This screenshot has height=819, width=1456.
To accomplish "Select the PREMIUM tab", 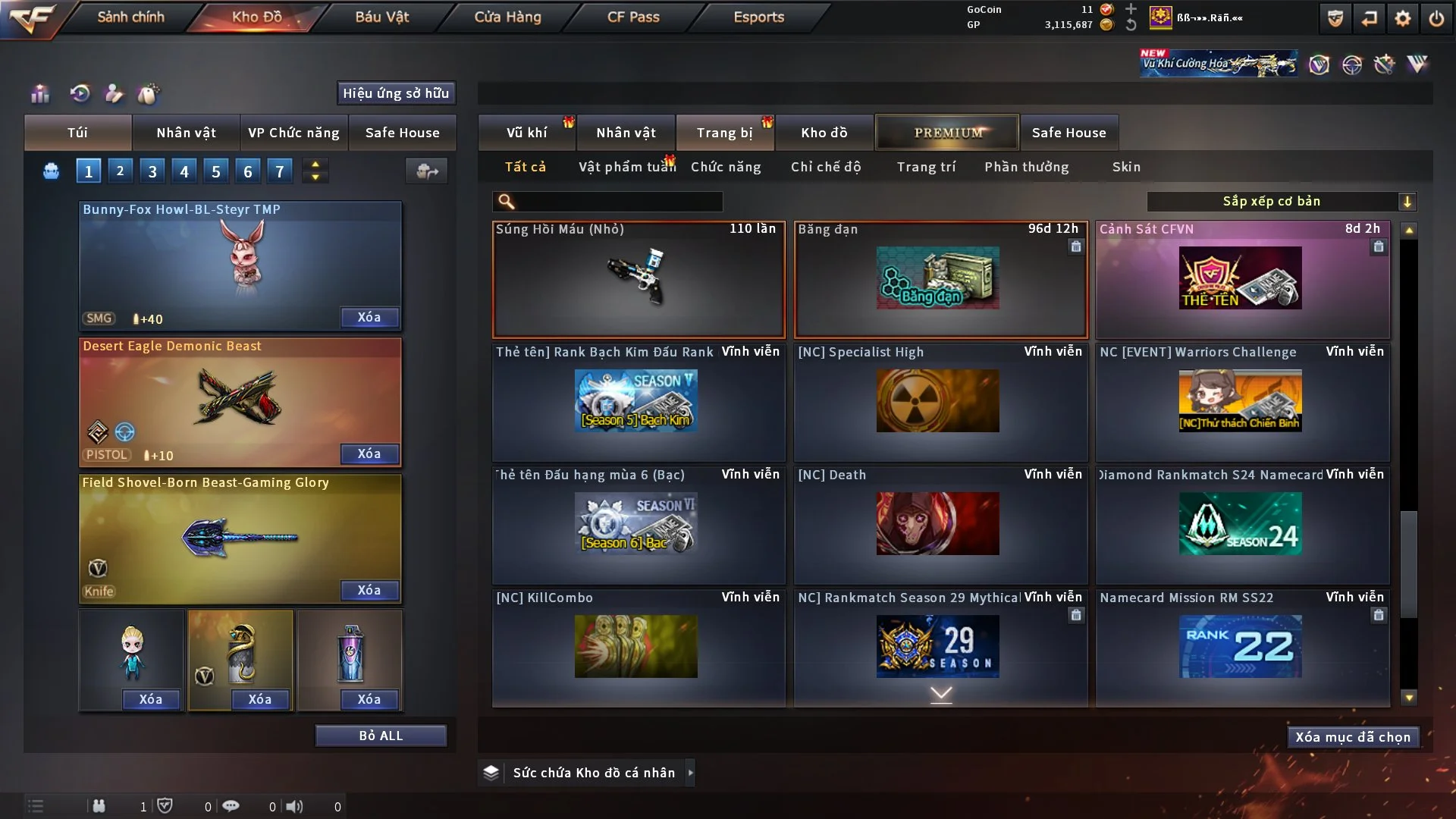I will [x=947, y=133].
